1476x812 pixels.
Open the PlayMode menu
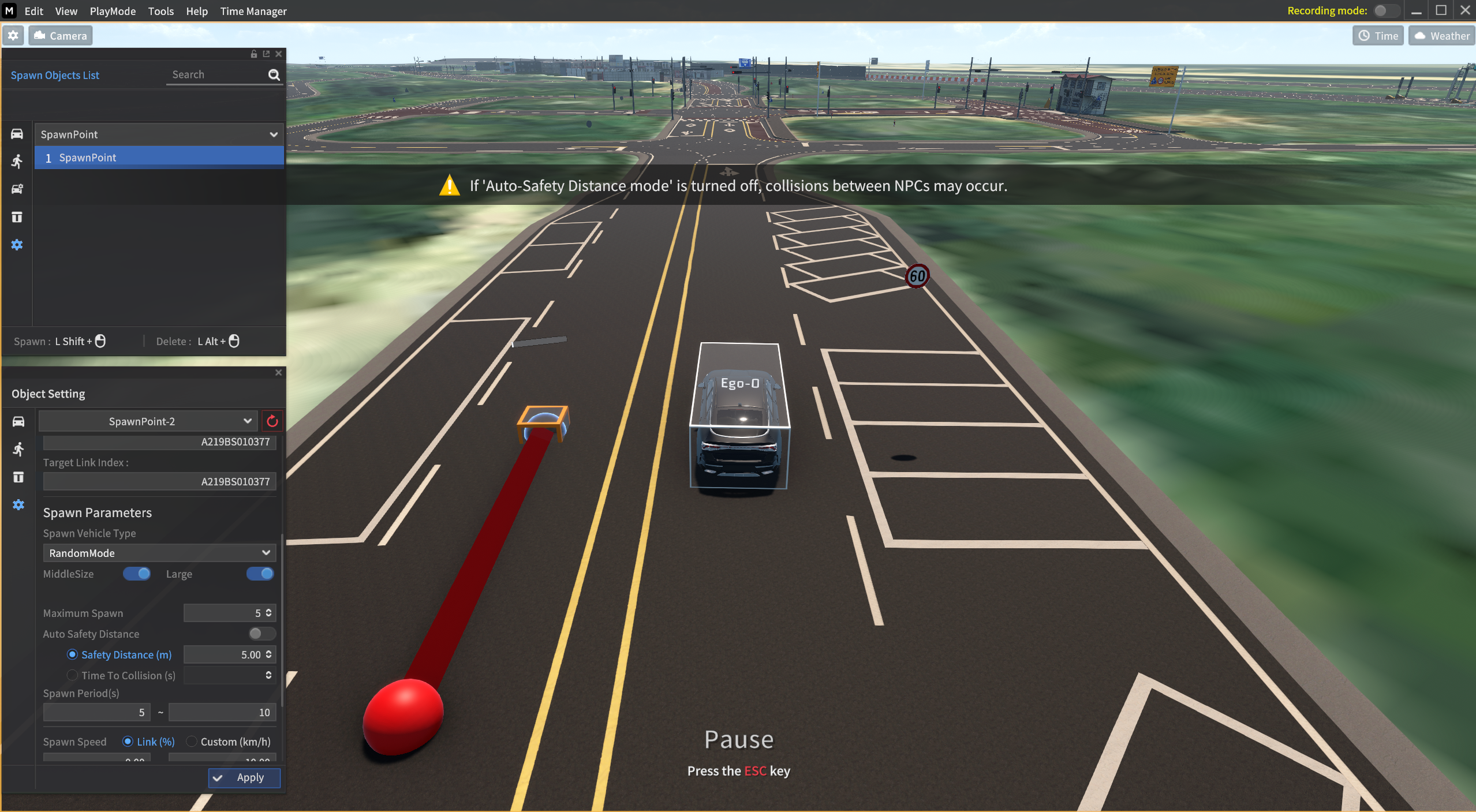(113, 11)
